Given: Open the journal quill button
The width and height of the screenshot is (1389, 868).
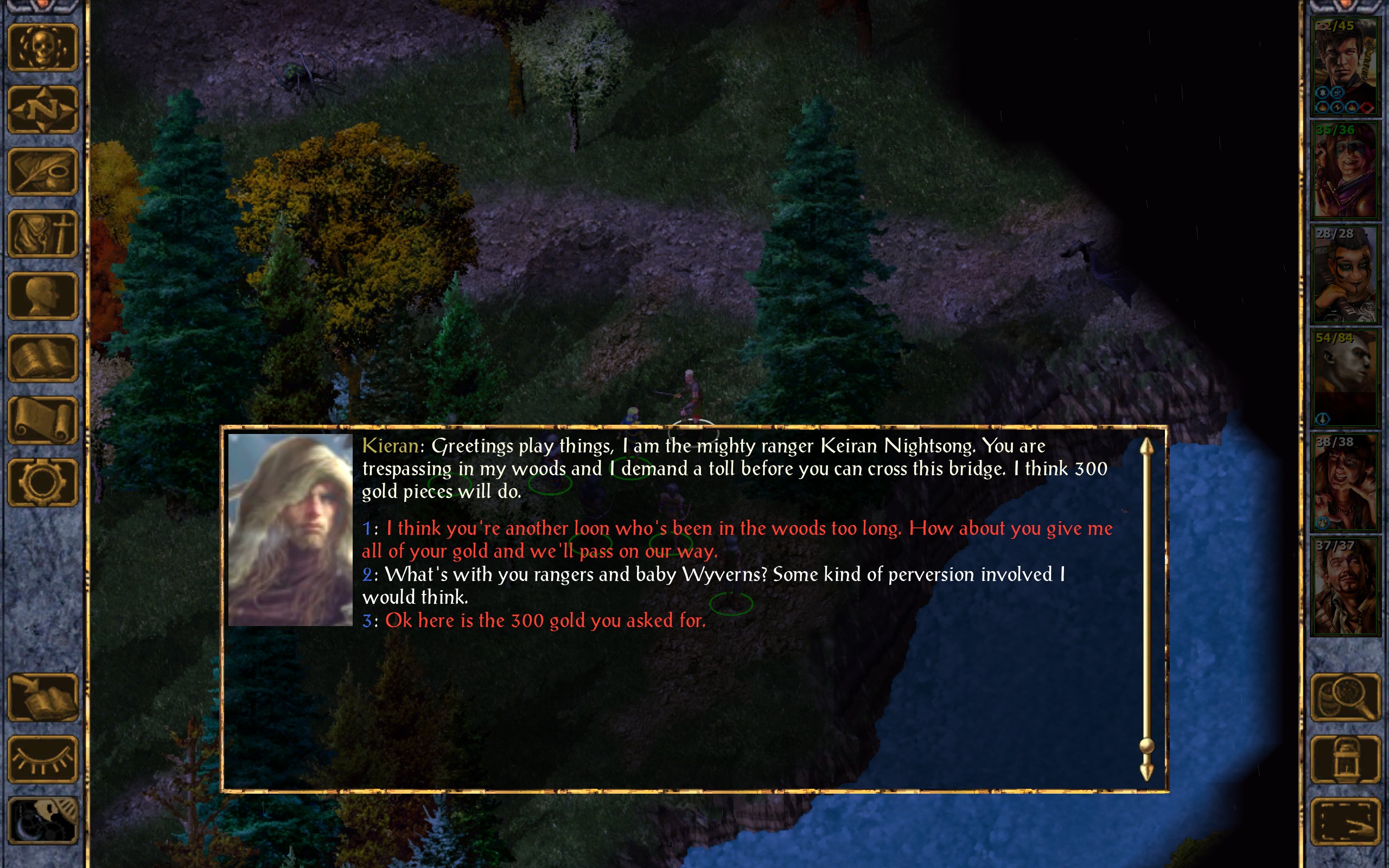Looking at the screenshot, I should (42, 171).
